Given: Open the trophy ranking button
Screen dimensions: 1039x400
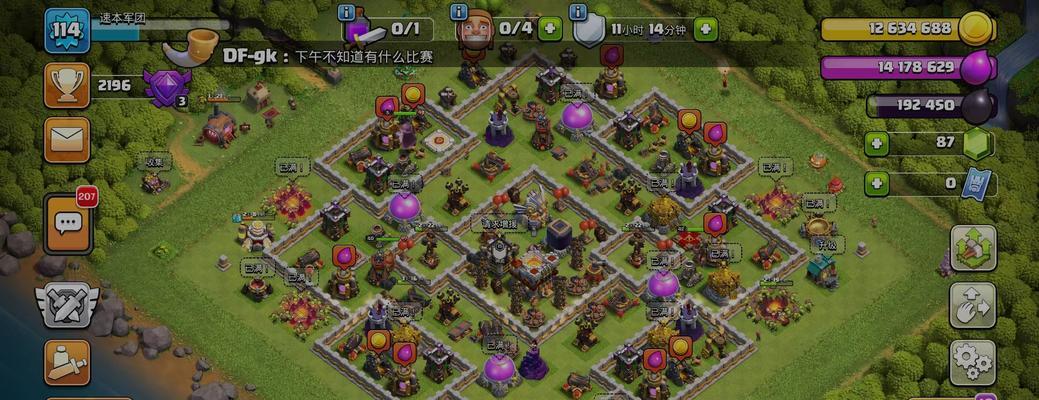Looking at the screenshot, I should tap(67, 86).
